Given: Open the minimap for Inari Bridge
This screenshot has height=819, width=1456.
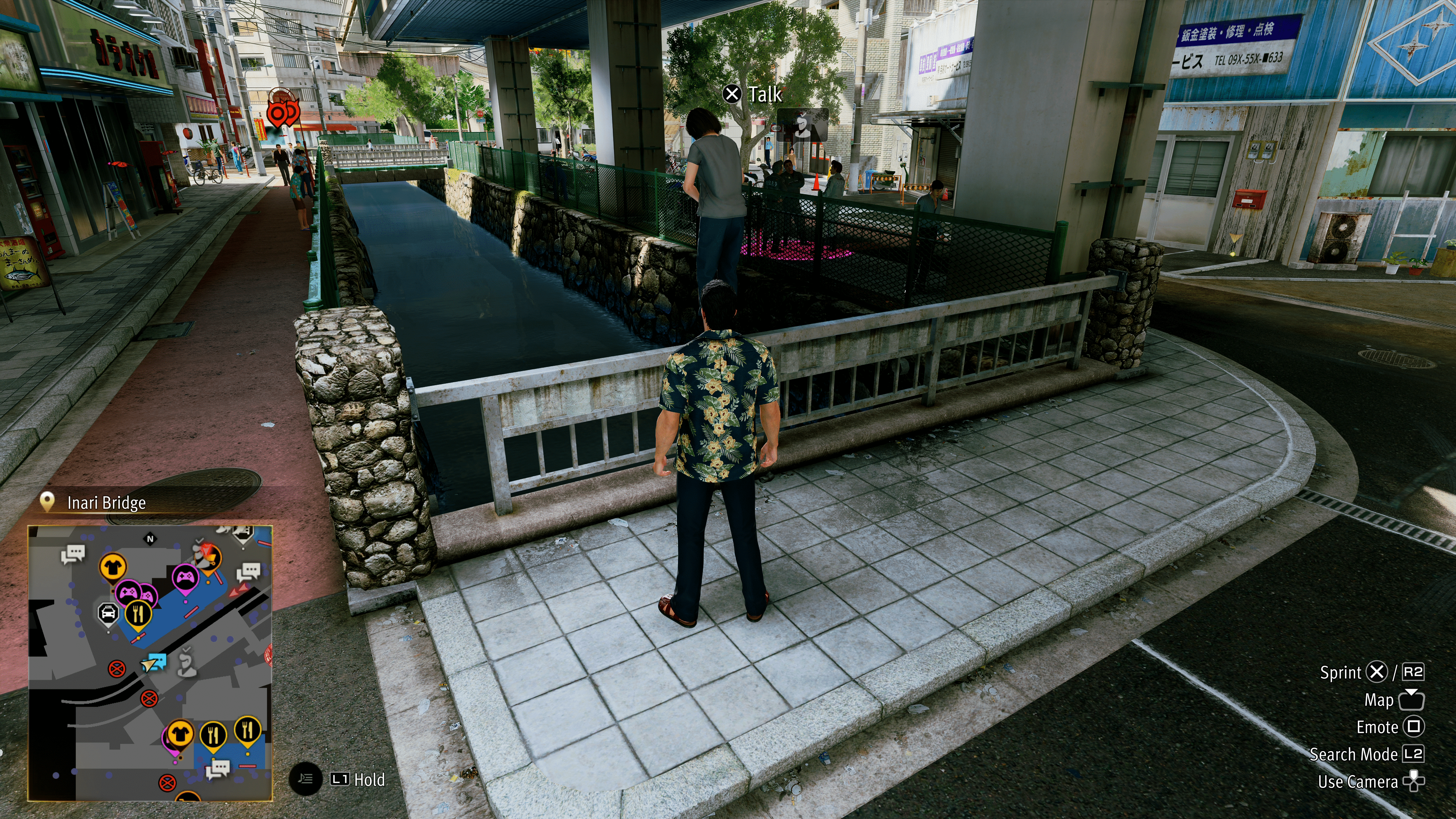Looking at the screenshot, I should (x=151, y=662).
